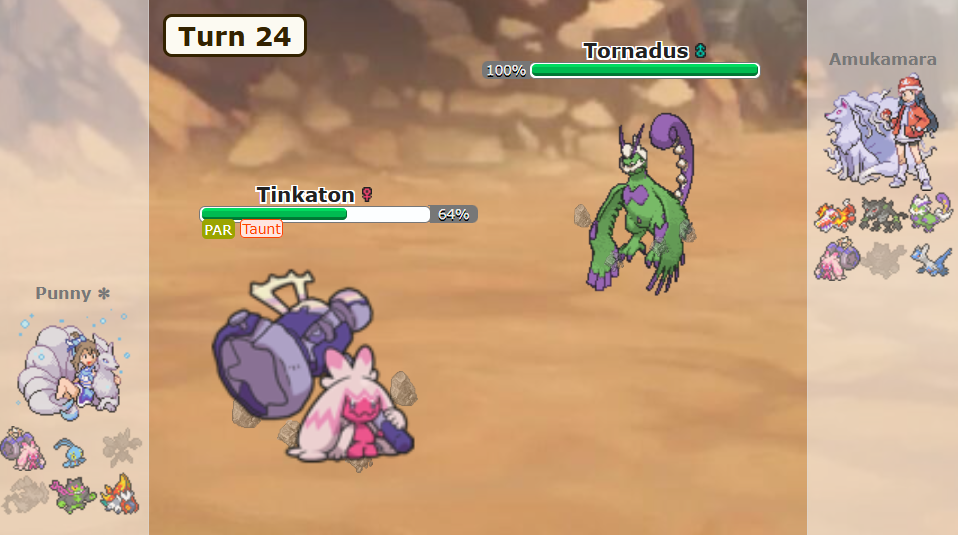Select the dark gray Pokémon in Amukamara's team

(883, 216)
